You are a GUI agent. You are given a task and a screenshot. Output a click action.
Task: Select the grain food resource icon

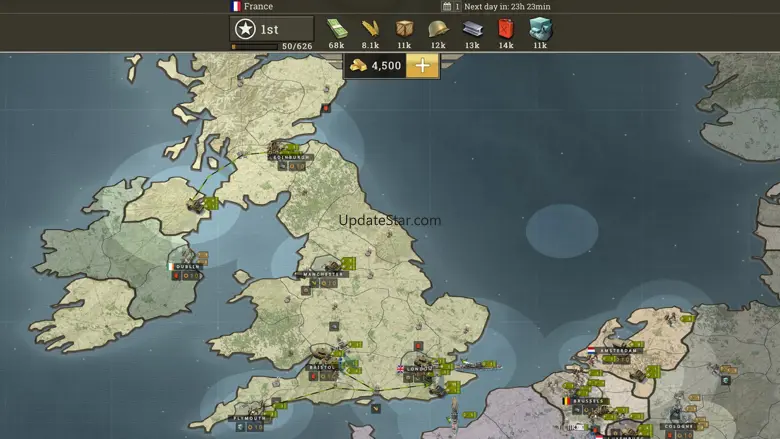point(370,29)
